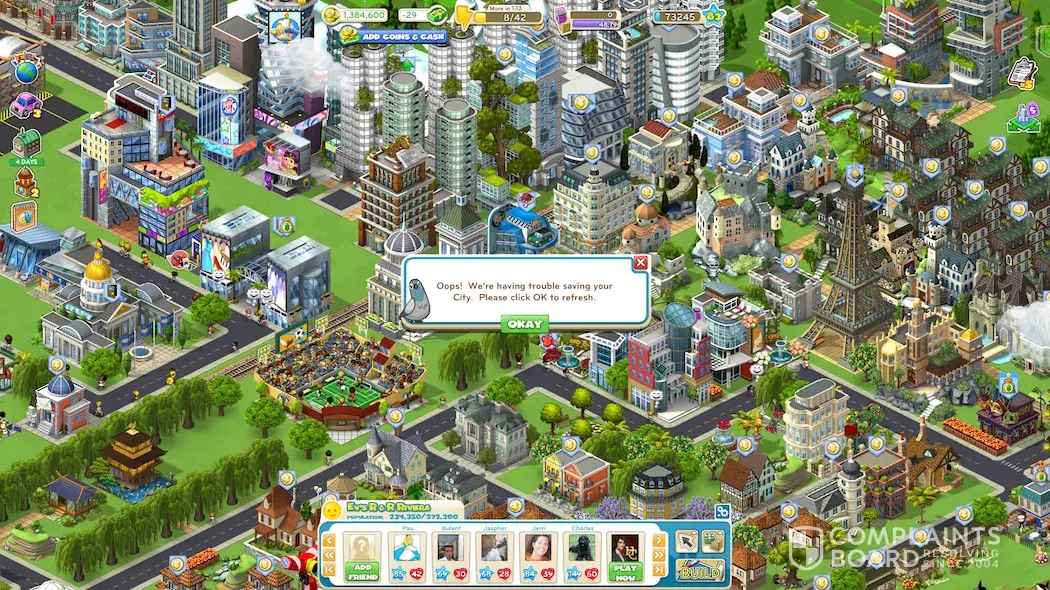Open the globe icon on left sidebar
Viewport: 1050px width, 590px height.
pyautogui.click(x=26, y=73)
